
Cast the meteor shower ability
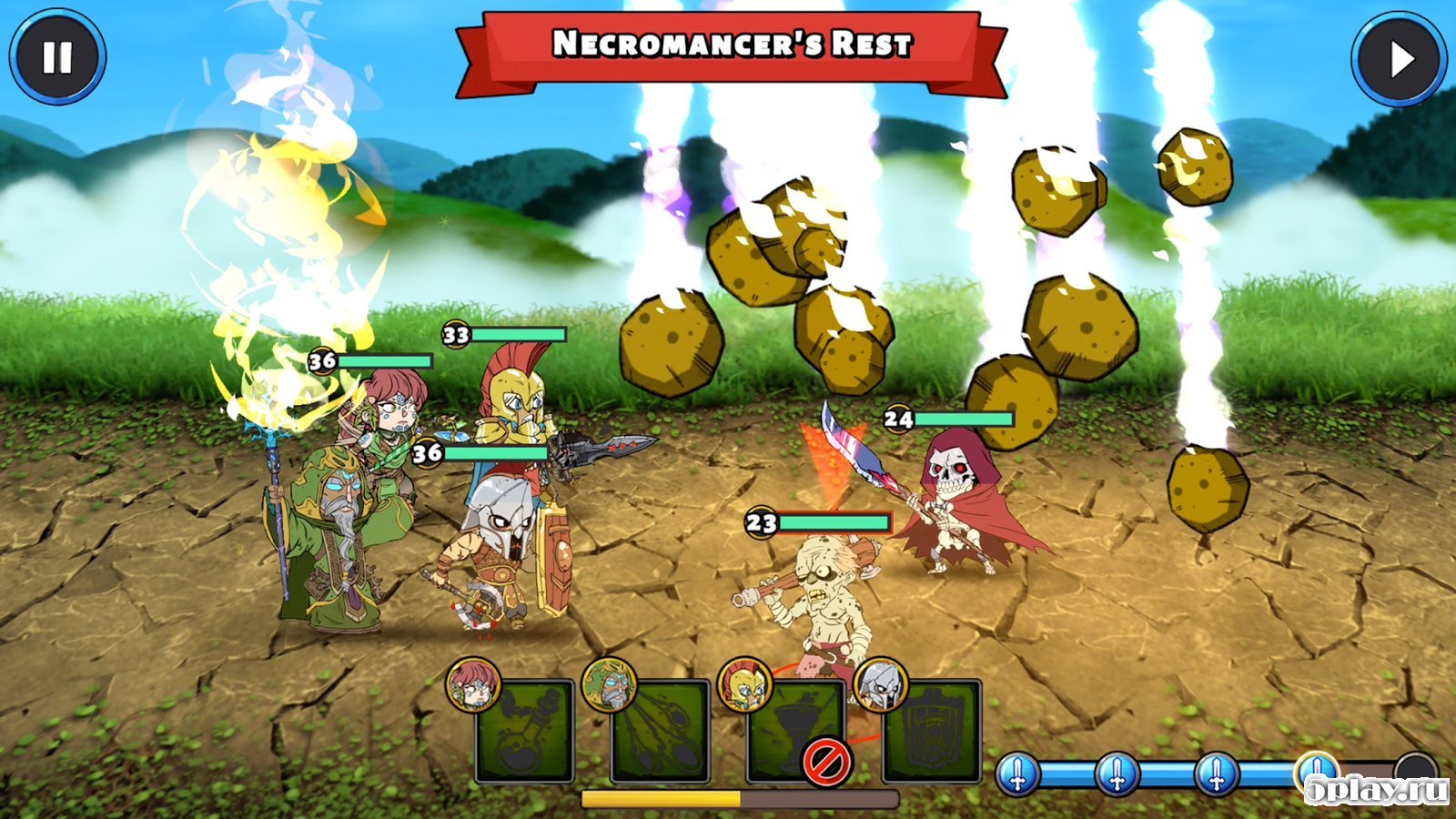click(x=662, y=732)
